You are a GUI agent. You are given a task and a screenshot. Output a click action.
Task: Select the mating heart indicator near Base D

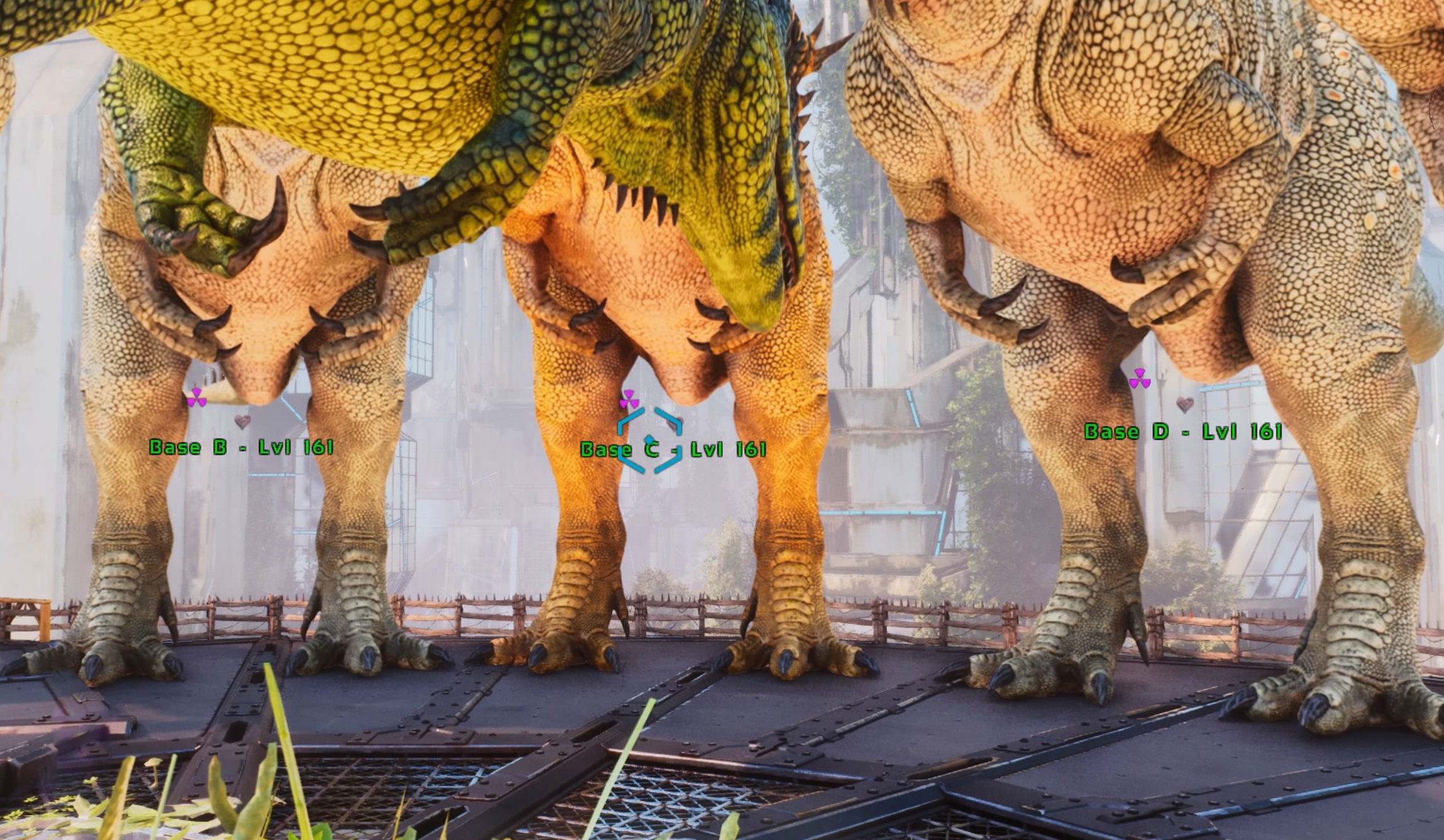click(x=1185, y=405)
